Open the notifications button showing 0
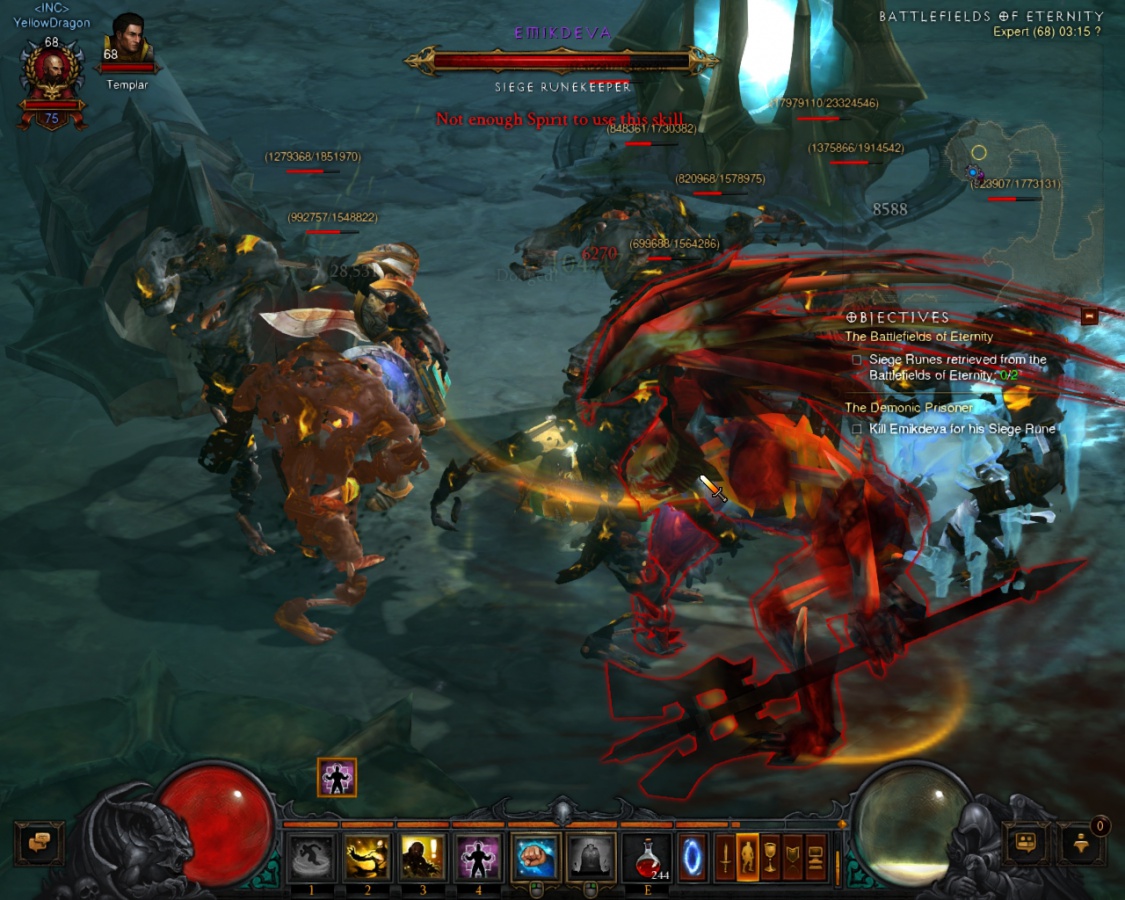The height and width of the screenshot is (900, 1125). point(1083,843)
